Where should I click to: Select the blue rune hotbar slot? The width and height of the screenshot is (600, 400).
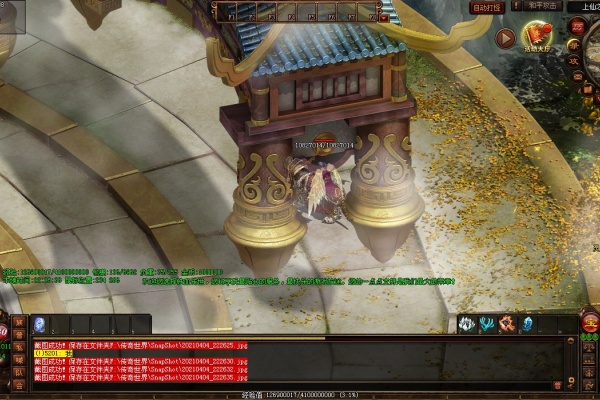click(39, 324)
